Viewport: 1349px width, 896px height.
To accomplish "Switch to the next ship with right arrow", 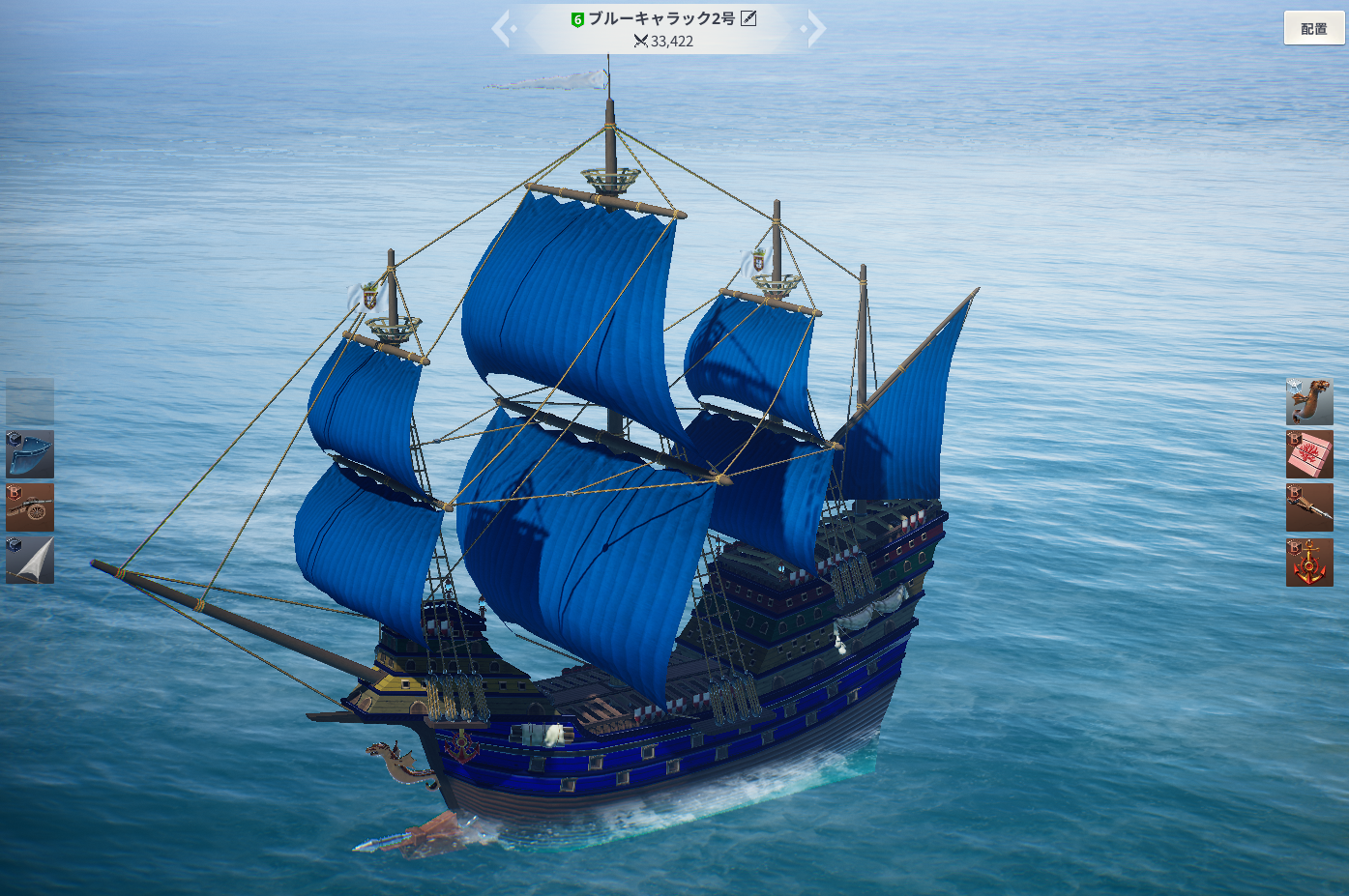I will (815, 29).
